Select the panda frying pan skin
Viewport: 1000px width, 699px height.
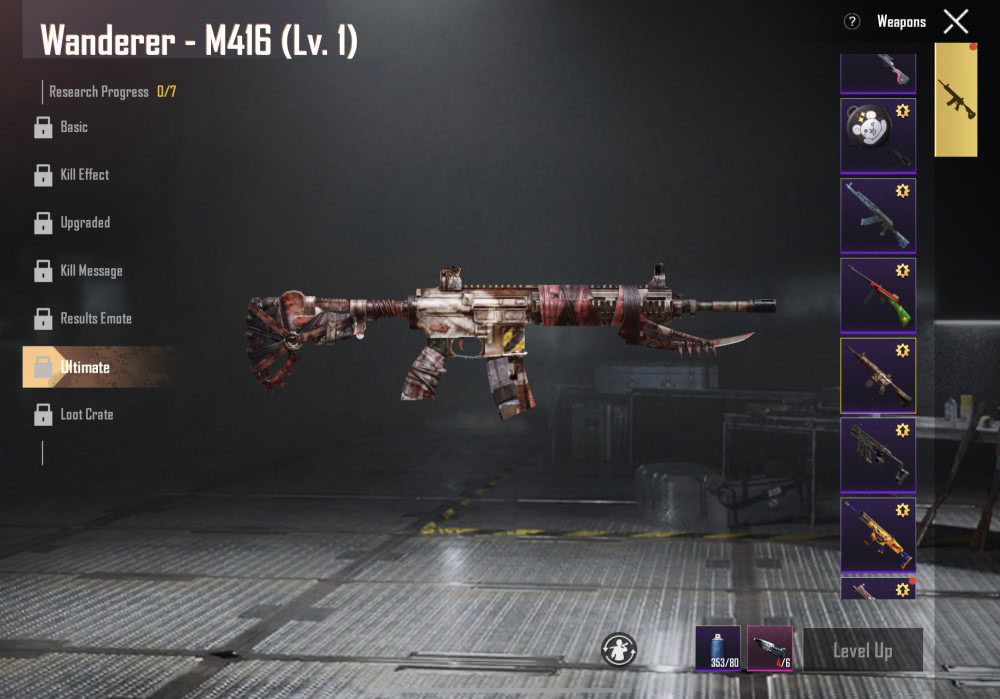coord(878,136)
